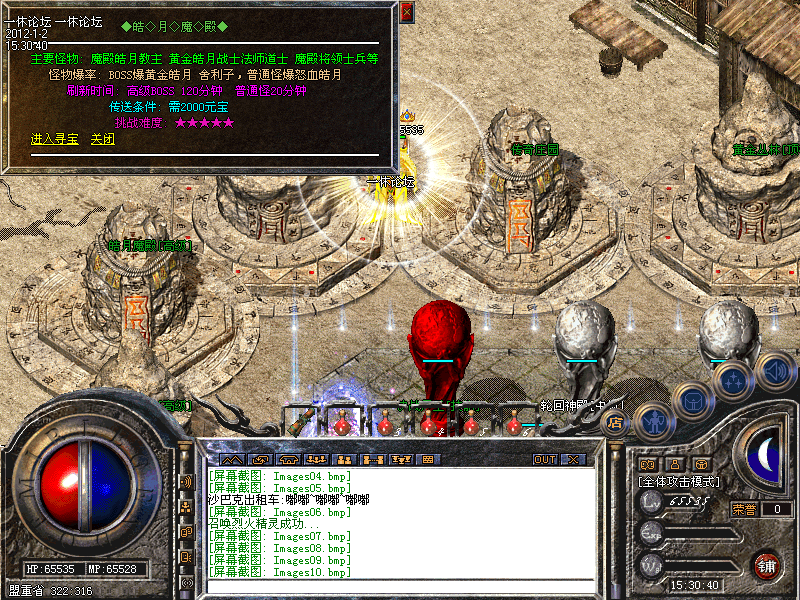800x600 pixels.
Task: Choose the 关闭 link in the dialog
Action: (103, 139)
